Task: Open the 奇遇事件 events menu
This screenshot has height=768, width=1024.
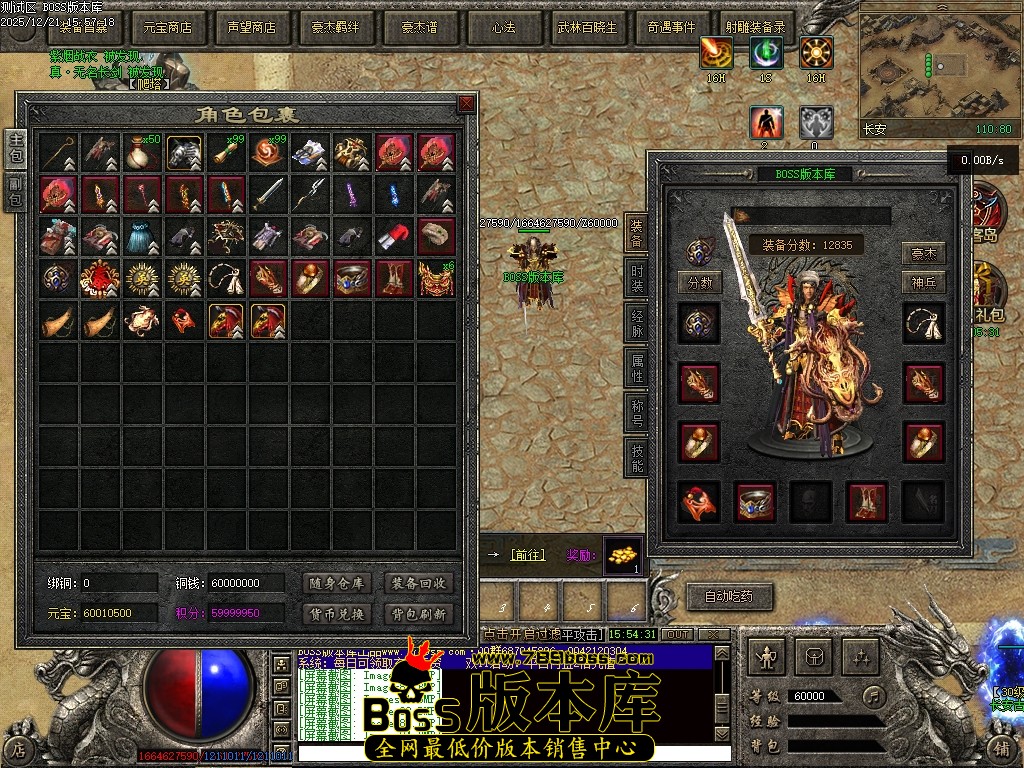Action: [x=671, y=27]
